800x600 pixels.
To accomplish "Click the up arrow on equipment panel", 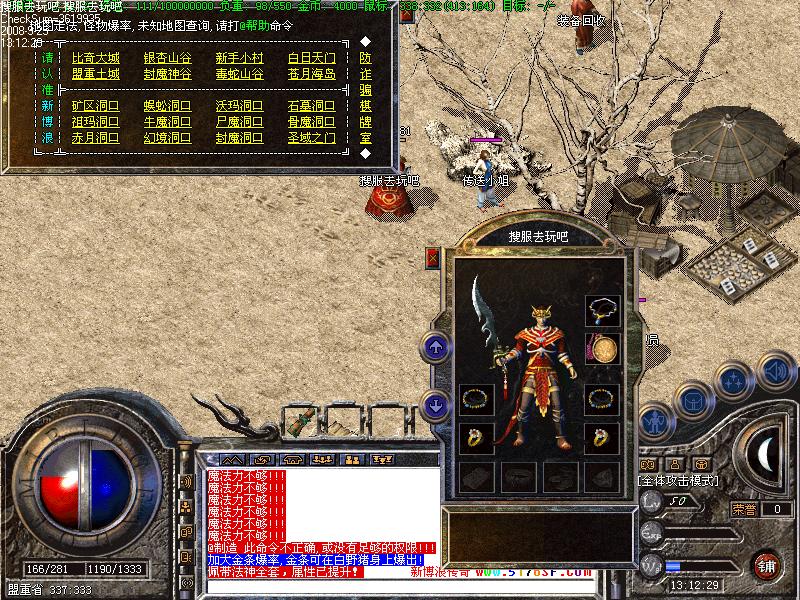I will click(x=435, y=347).
